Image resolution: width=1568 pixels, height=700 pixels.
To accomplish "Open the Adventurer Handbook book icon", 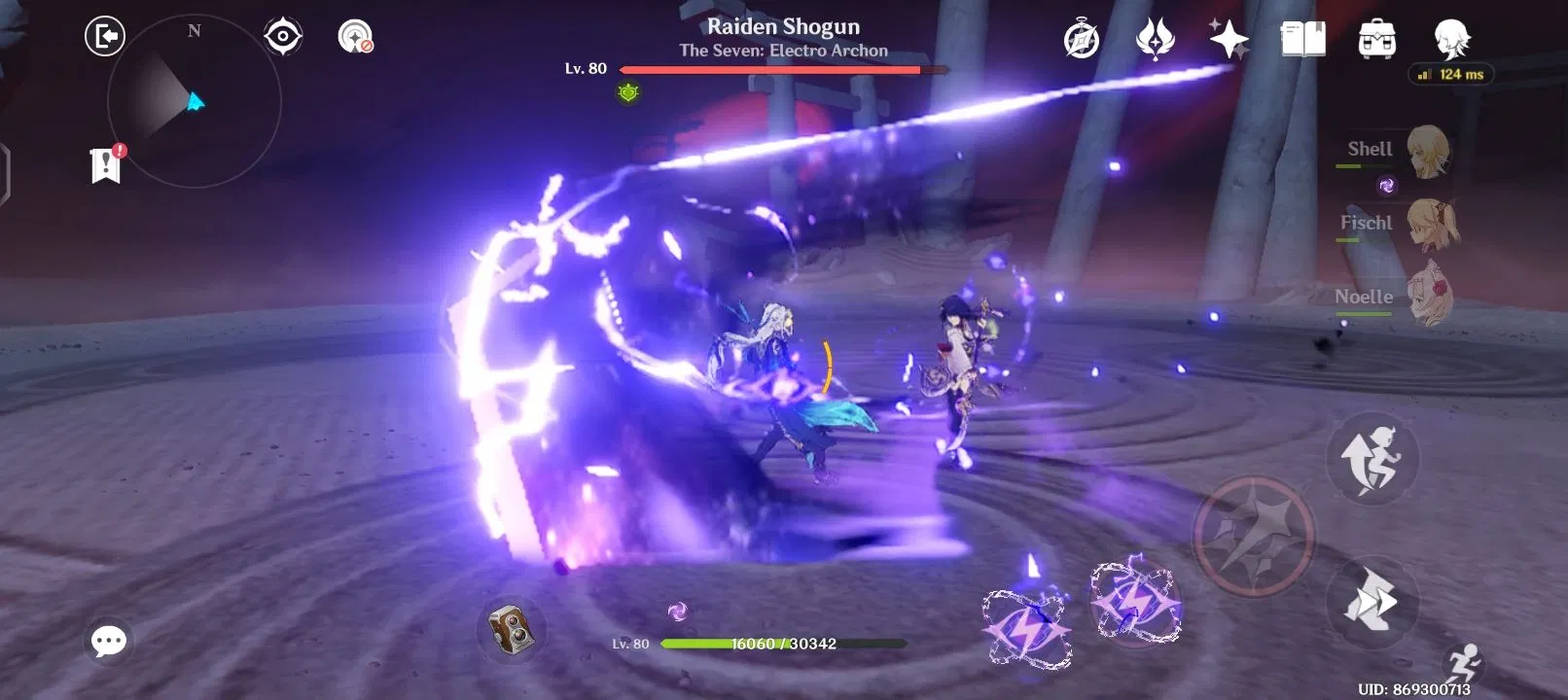I will tap(1303, 39).
